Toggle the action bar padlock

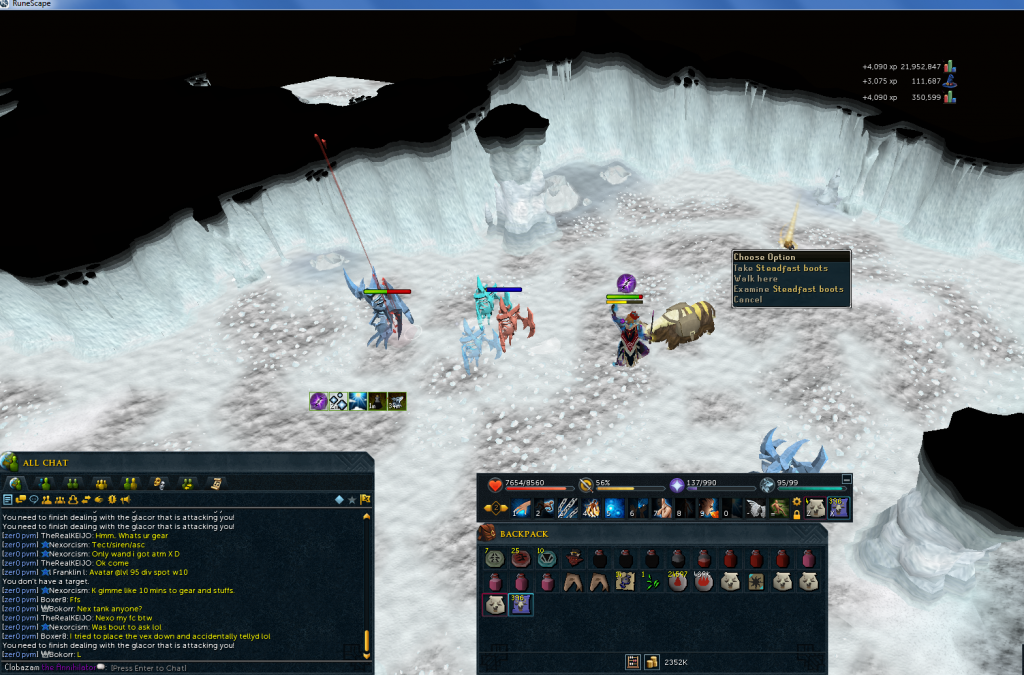(x=796, y=514)
